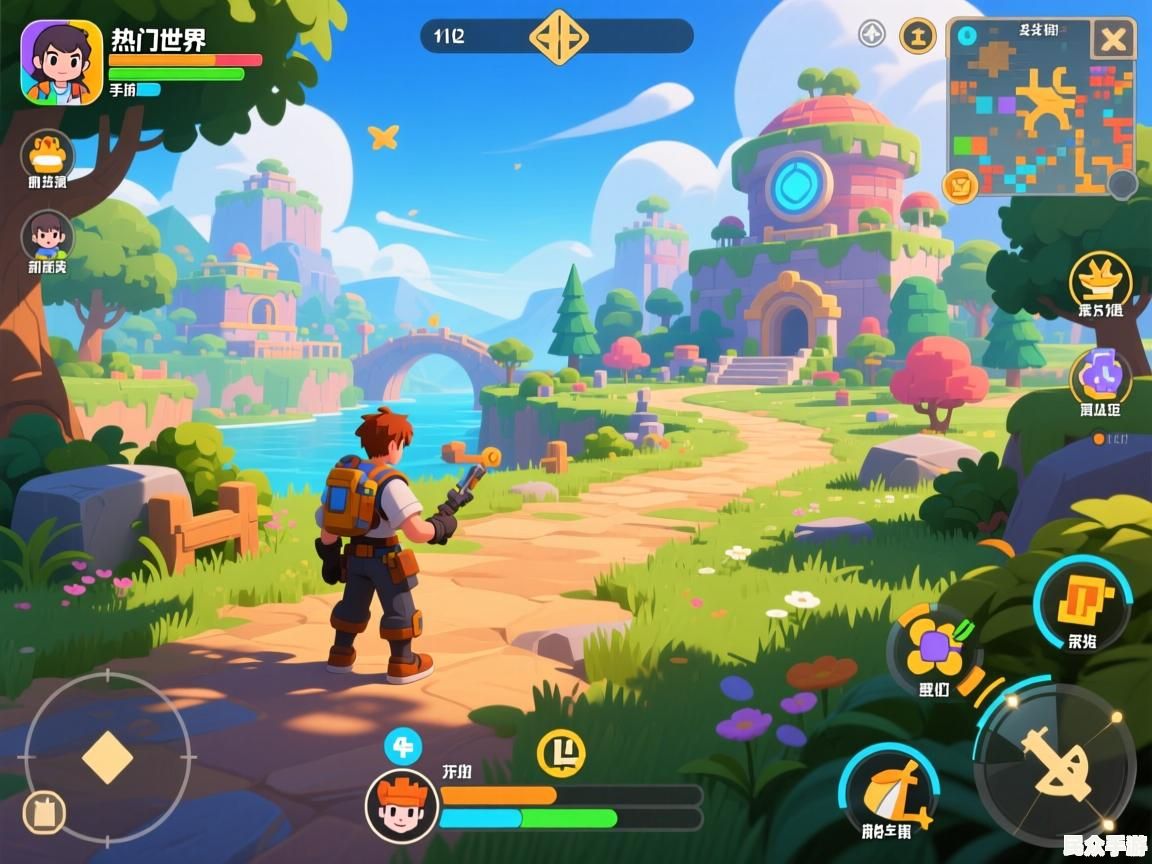Viewport: 1152px width, 864px height.
Task: Tap the player avatar portrait in the corner
Action: (61, 63)
